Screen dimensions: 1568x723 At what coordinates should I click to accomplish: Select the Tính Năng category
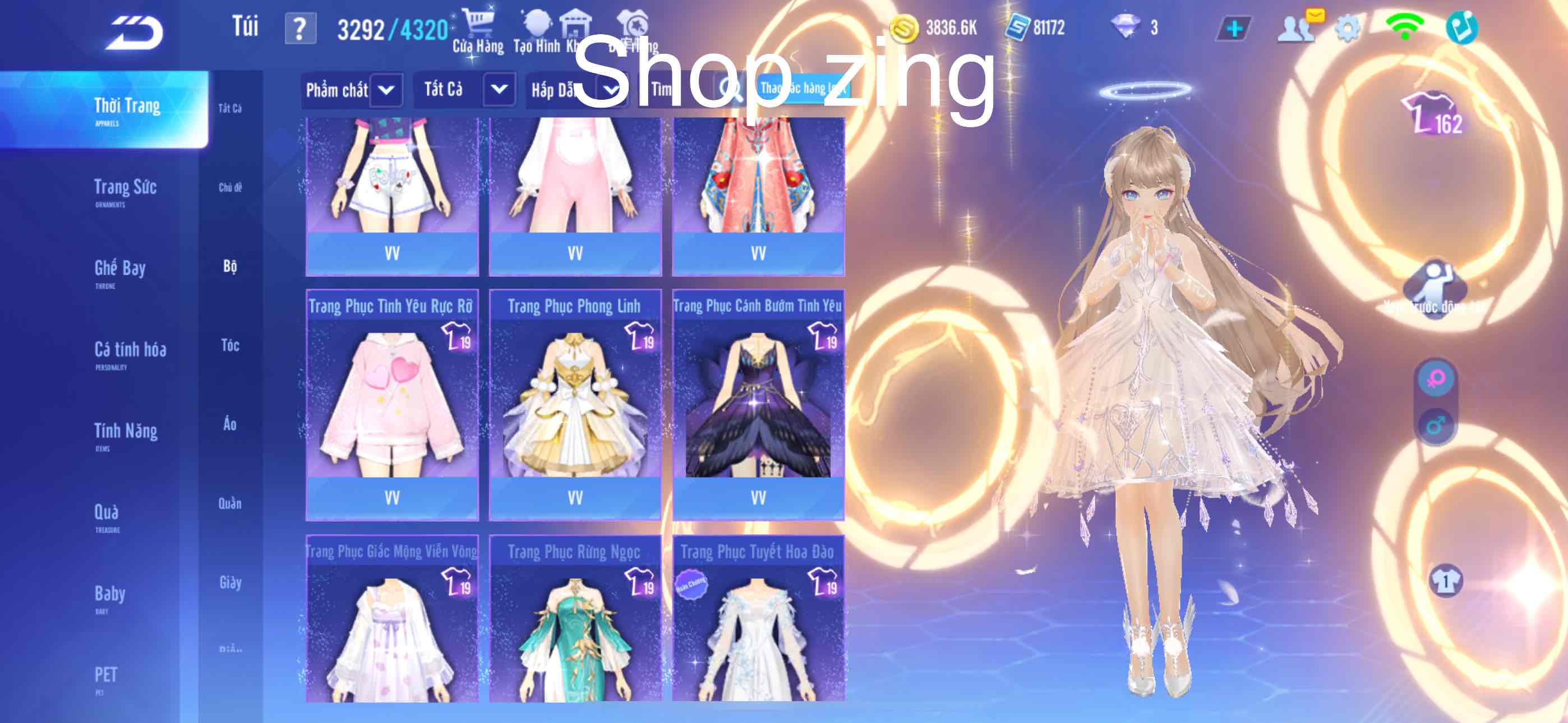[126, 433]
